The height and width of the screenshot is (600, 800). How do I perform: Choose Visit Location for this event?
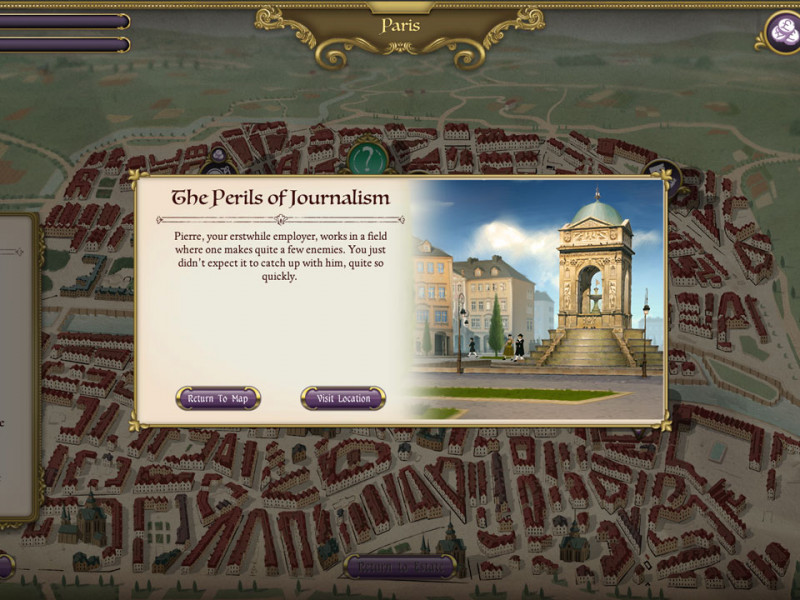tap(343, 399)
